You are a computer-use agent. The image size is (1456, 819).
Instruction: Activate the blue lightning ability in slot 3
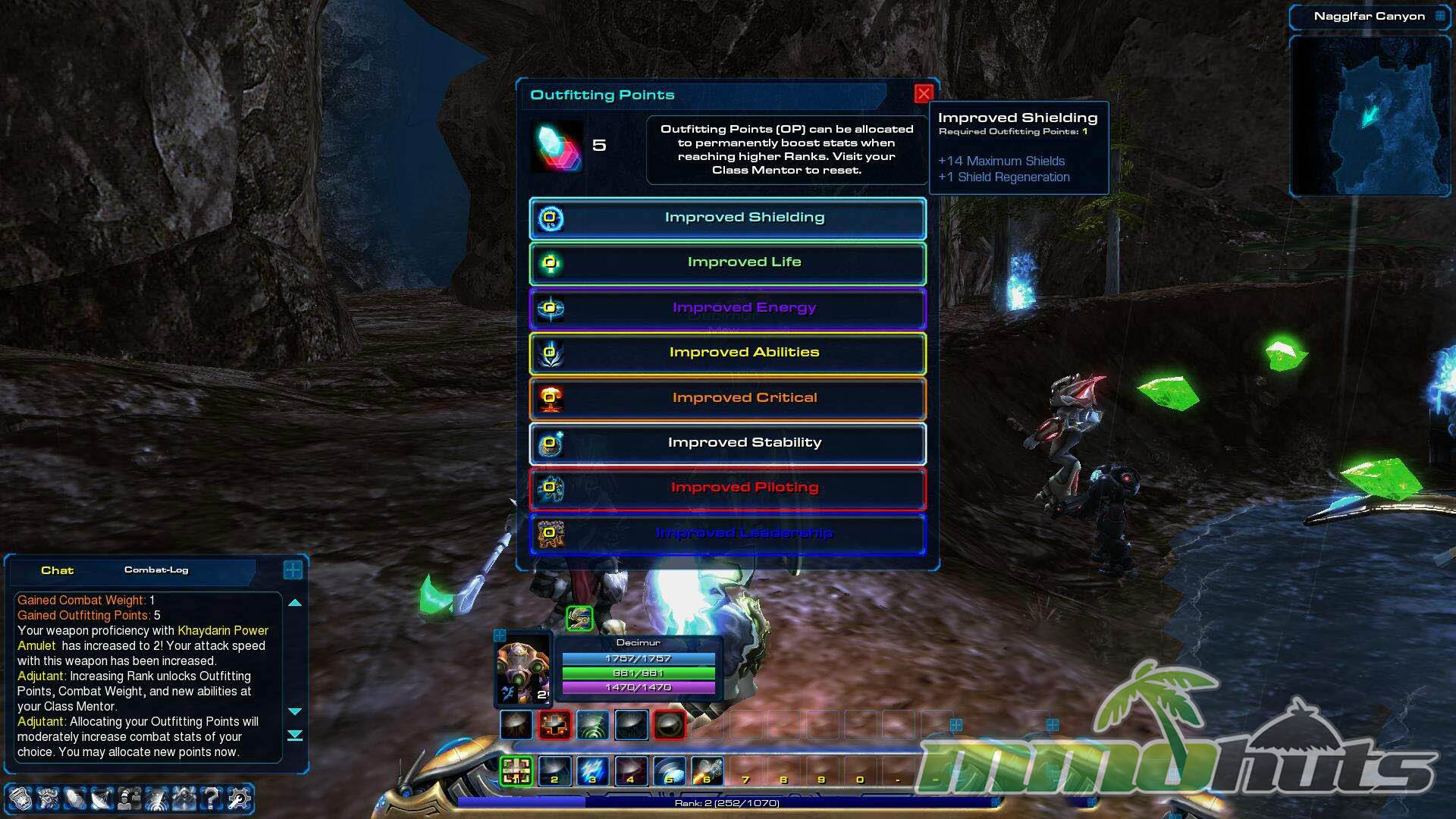click(592, 771)
